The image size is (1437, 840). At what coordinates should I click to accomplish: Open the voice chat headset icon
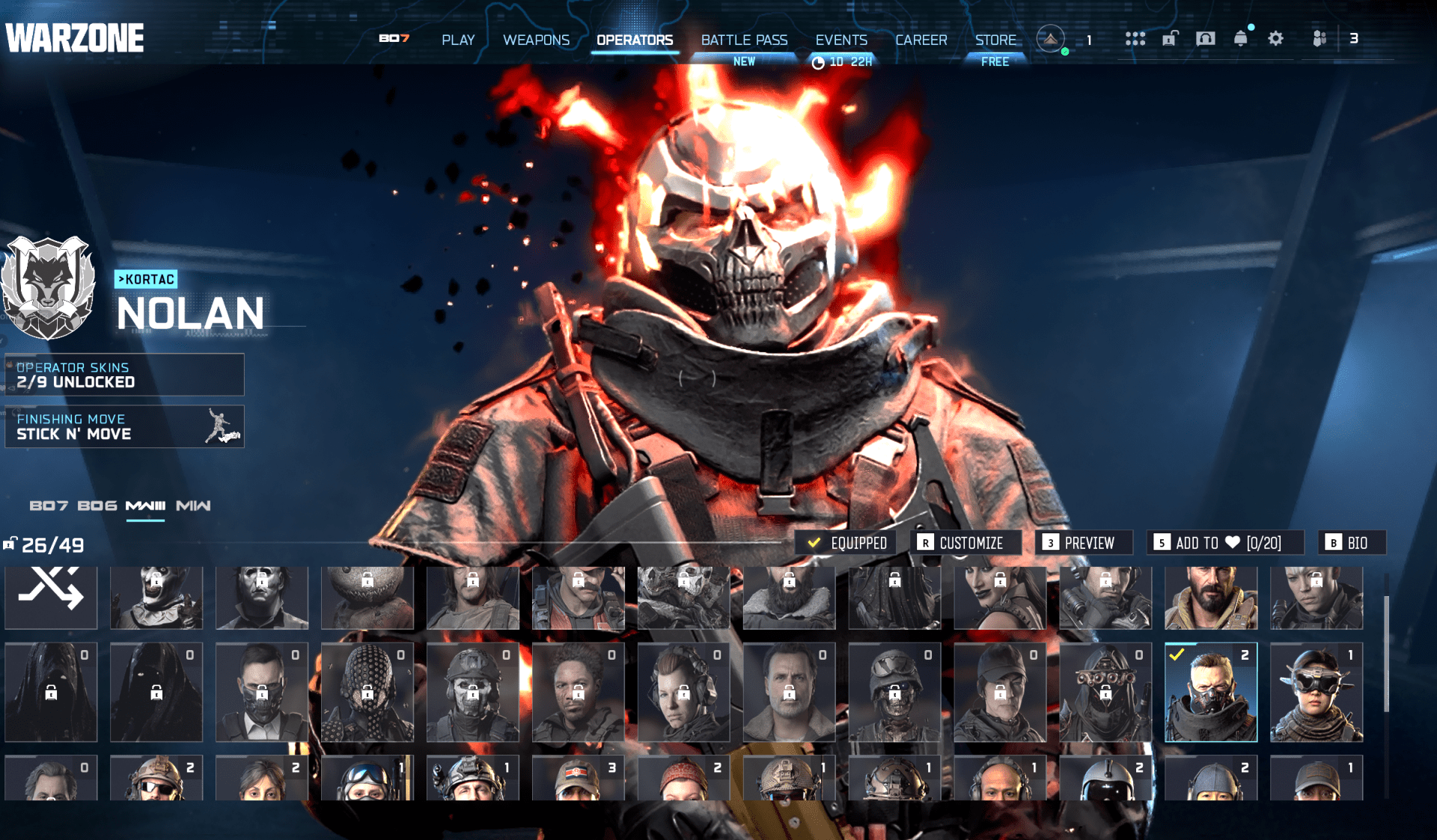pyautogui.click(x=1205, y=37)
